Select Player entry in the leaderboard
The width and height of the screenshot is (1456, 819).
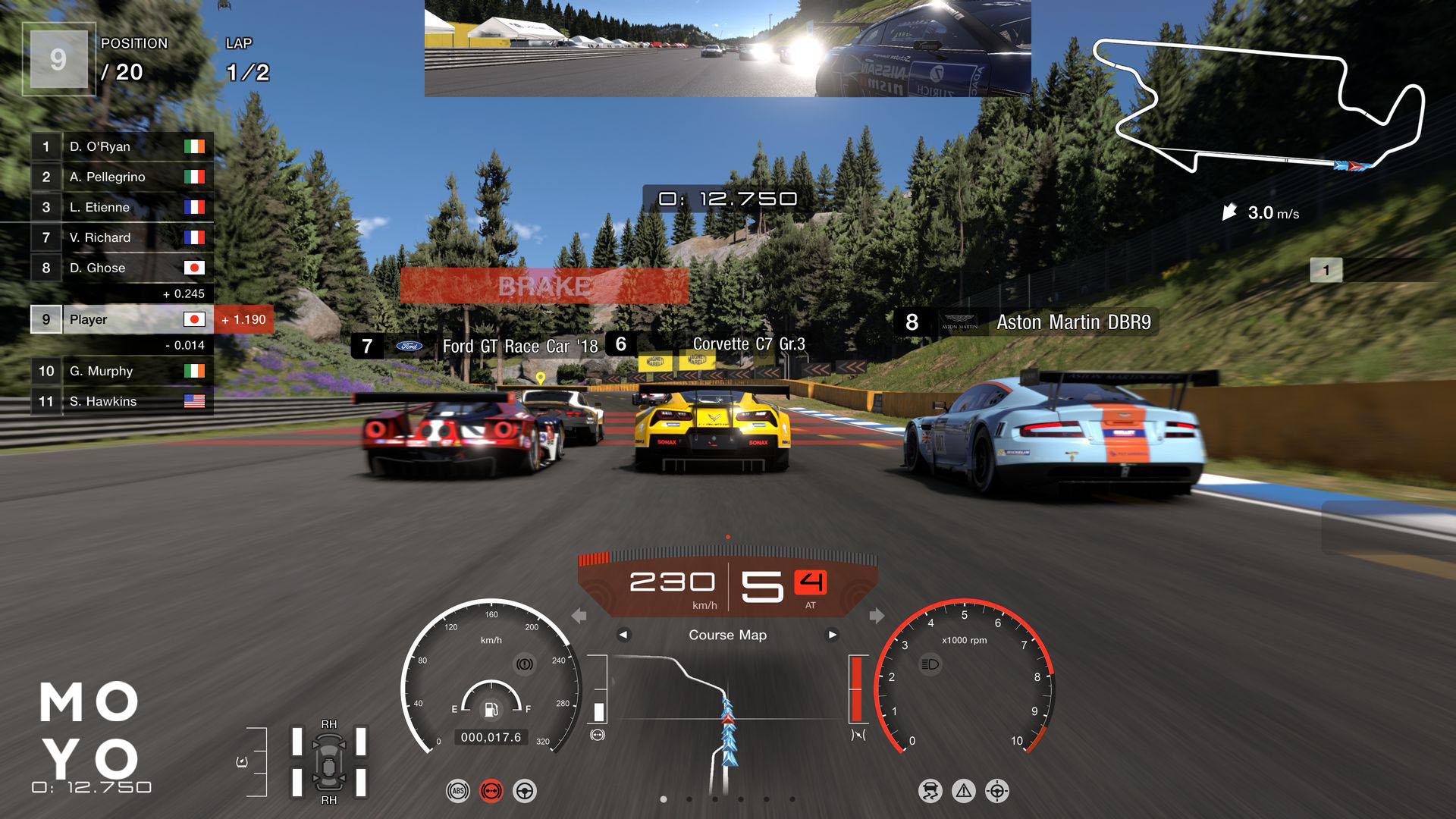point(121,319)
